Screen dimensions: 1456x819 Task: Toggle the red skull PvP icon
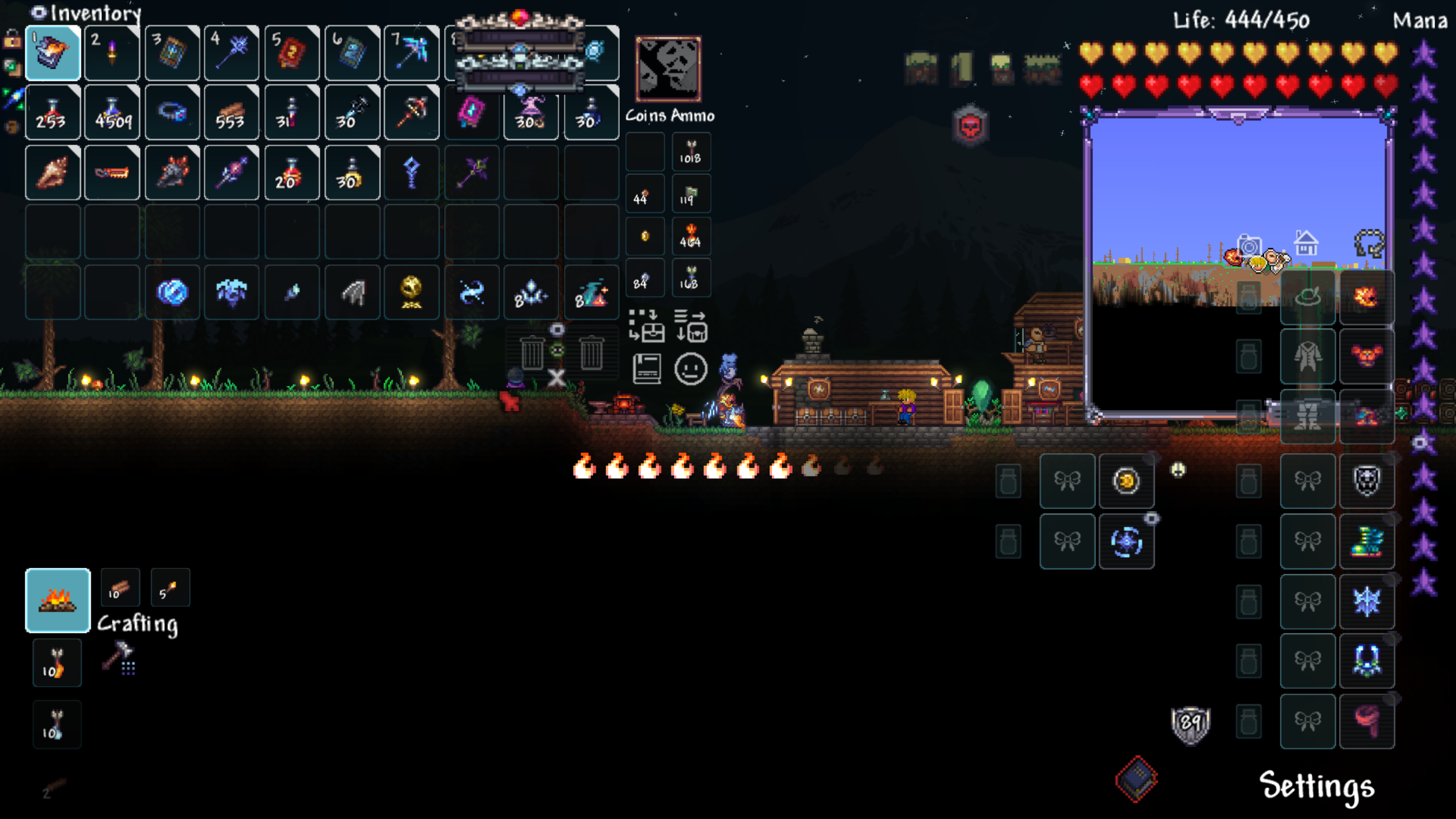pyautogui.click(x=970, y=126)
